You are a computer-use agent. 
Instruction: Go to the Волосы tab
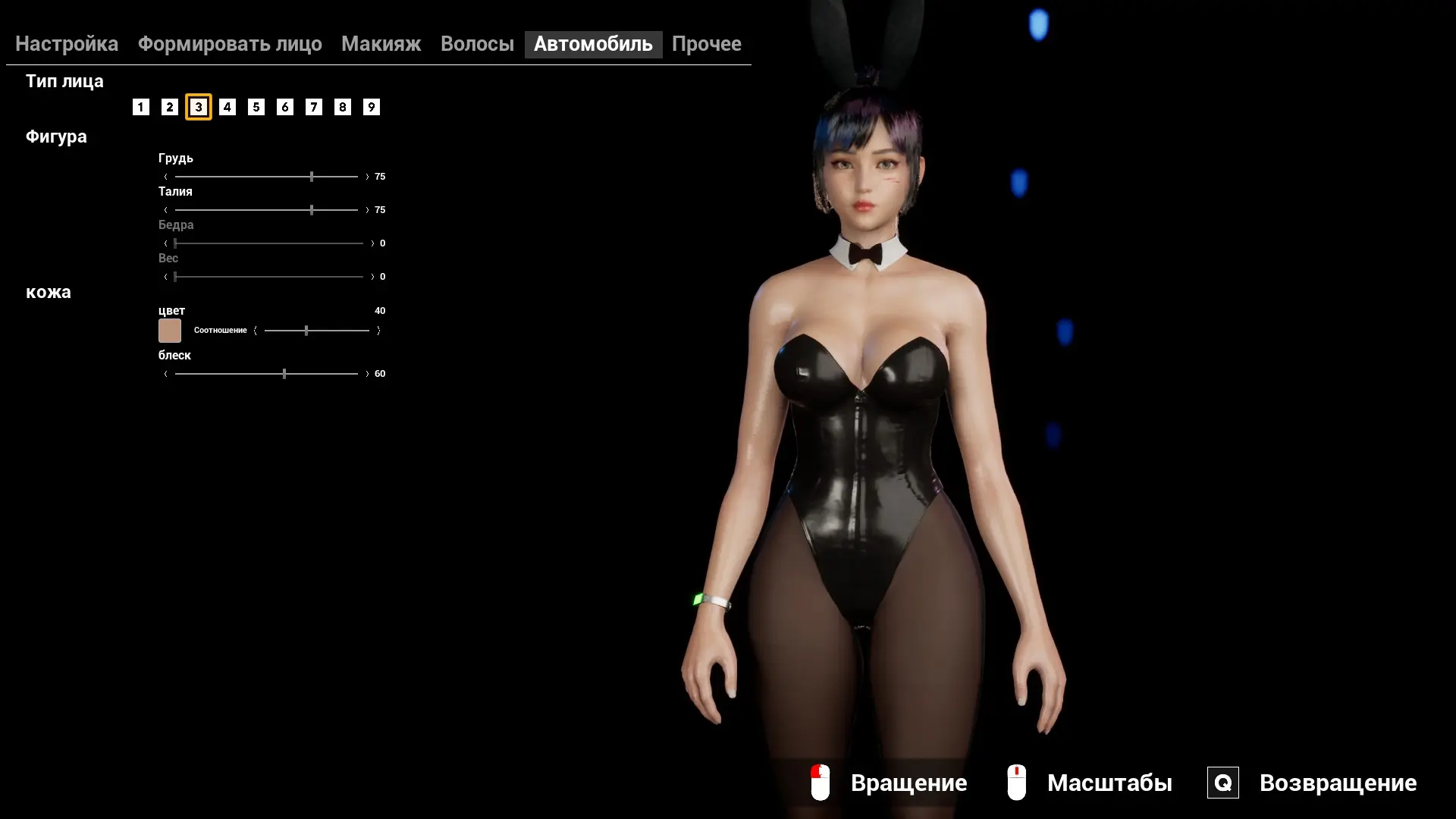point(477,44)
